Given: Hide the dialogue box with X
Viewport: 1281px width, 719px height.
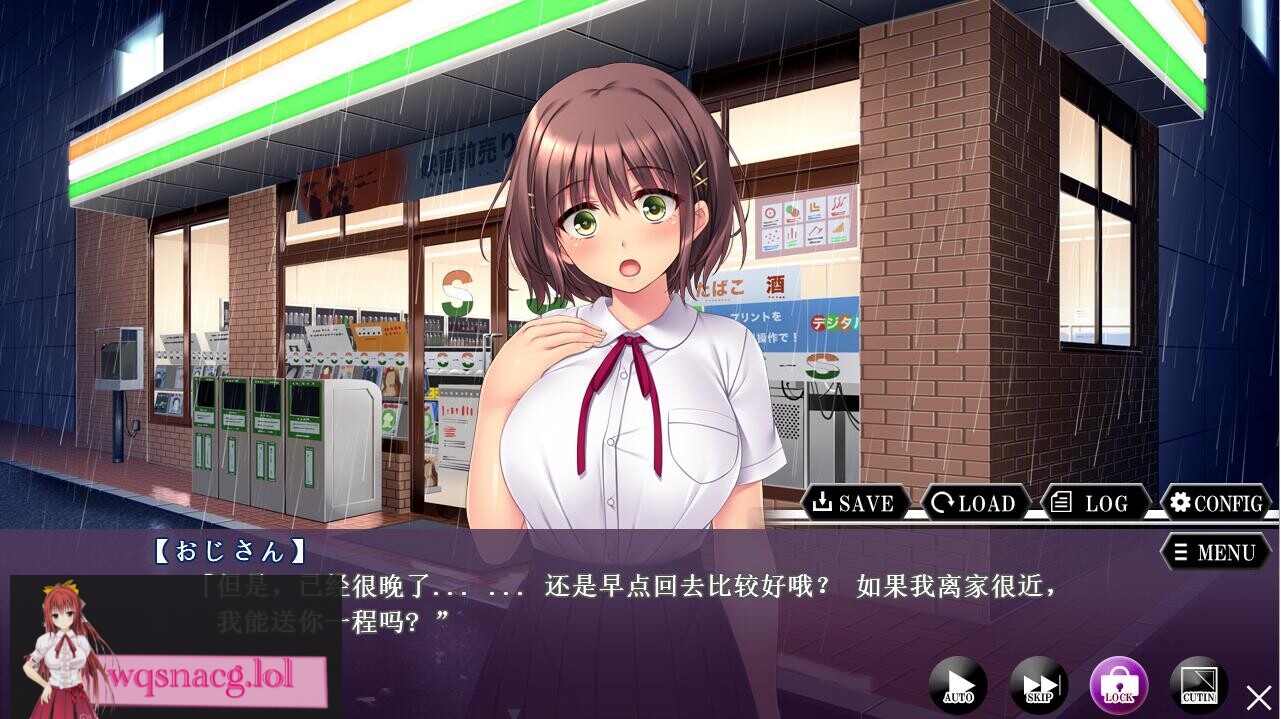Looking at the screenshot, I should pos(1258,697).
